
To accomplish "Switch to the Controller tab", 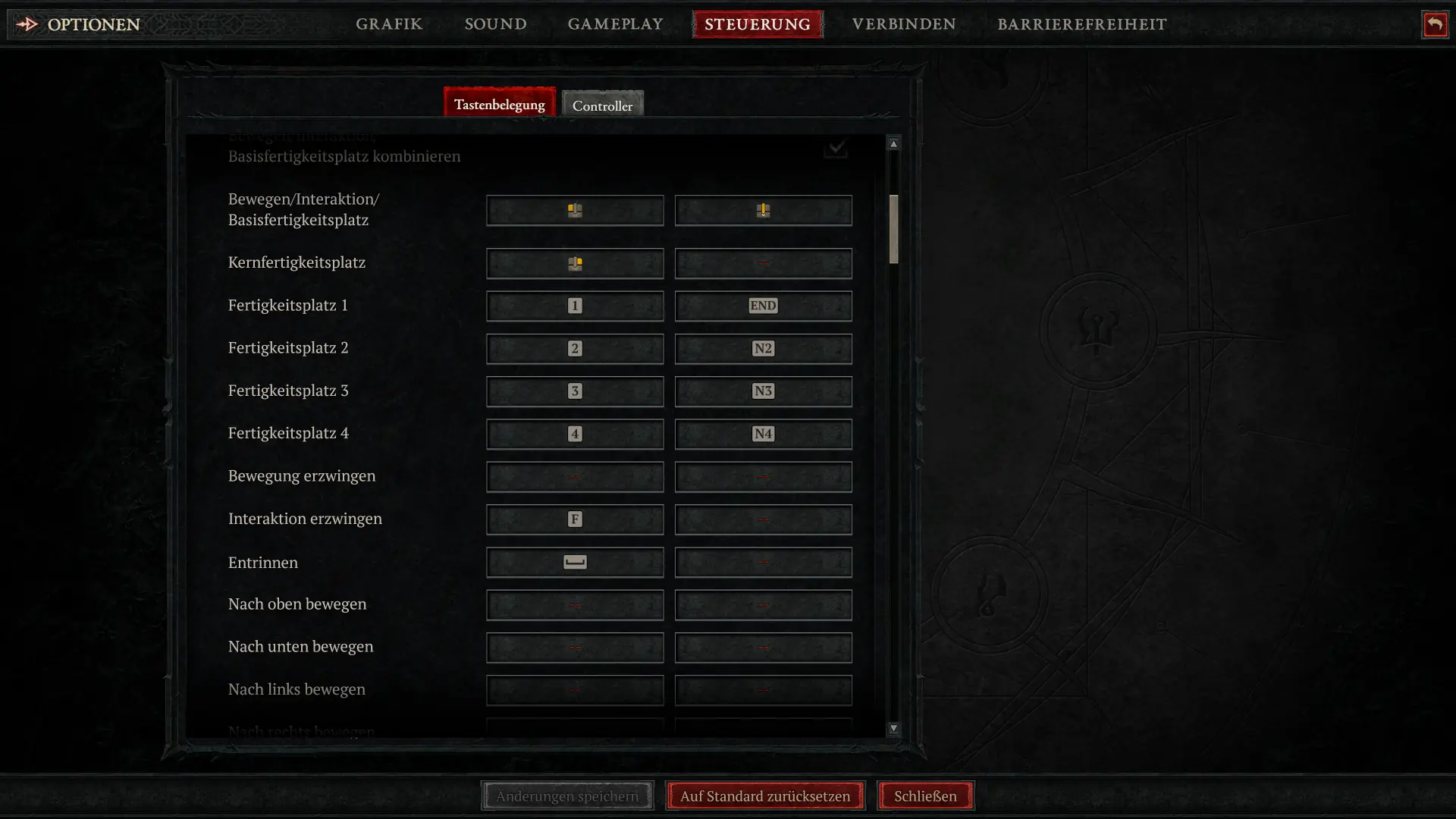I will coord(603,105).
